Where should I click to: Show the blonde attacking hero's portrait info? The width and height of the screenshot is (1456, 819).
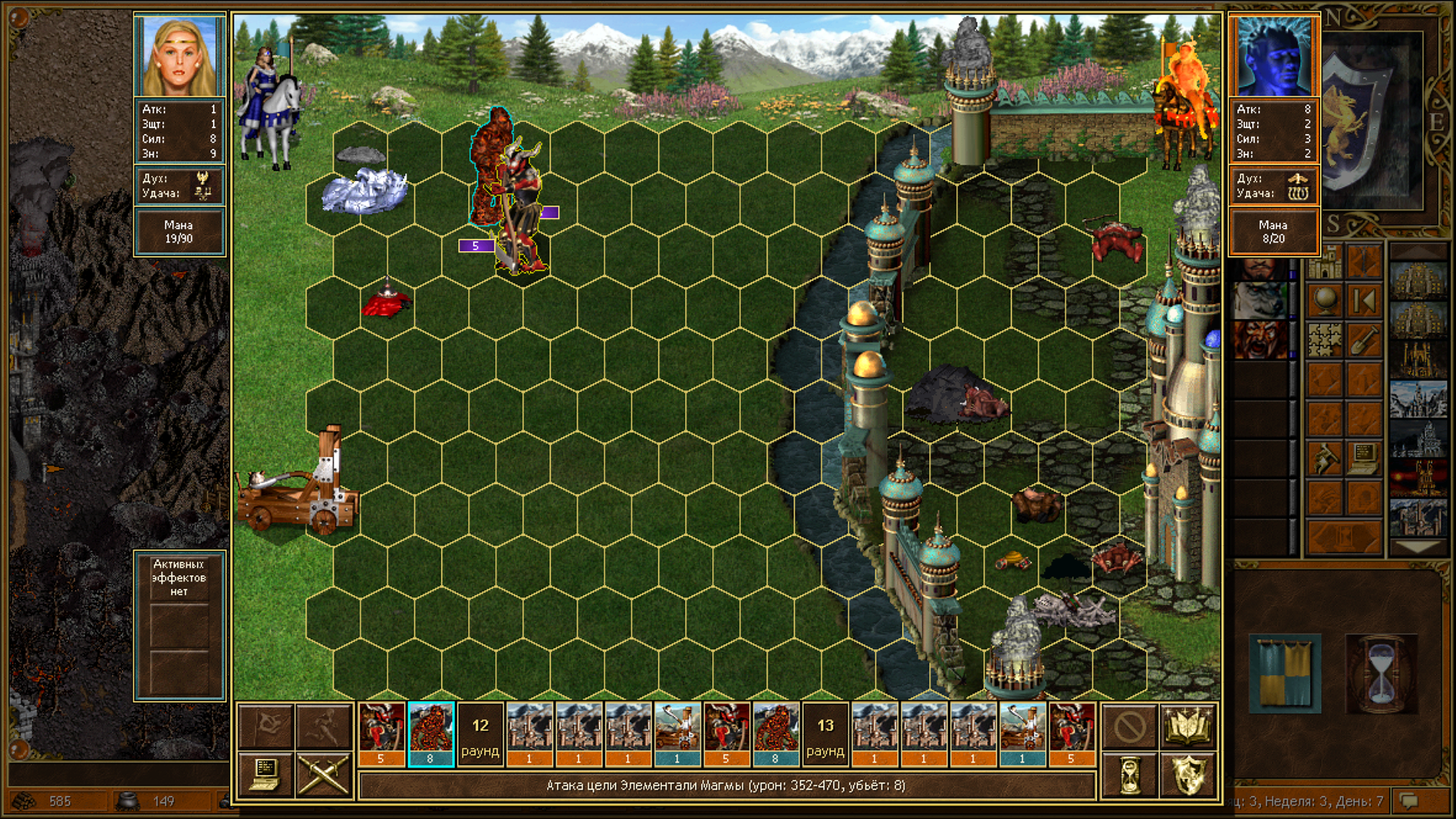pyautogui.click(x=180, y=56)
